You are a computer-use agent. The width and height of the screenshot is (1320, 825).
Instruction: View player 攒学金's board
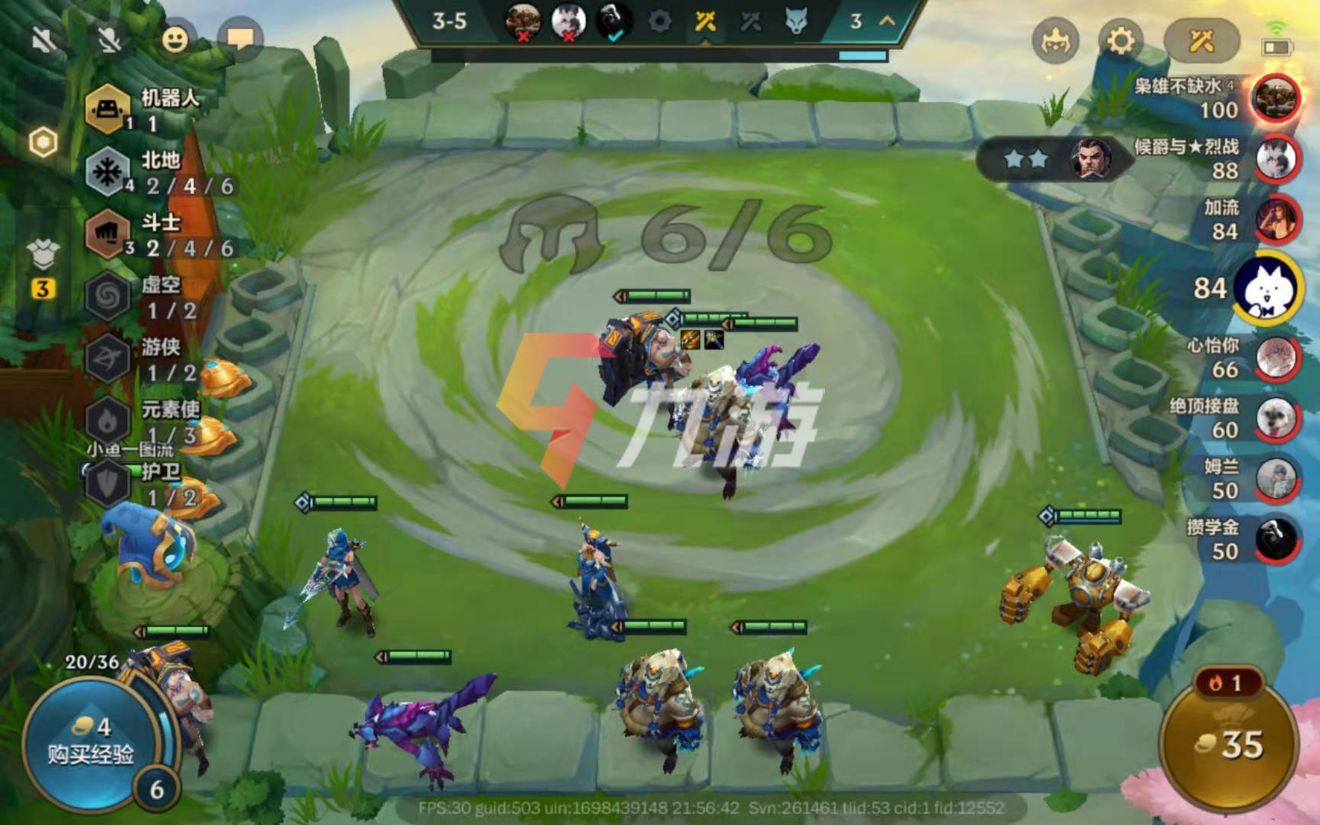coord(1276,539)
